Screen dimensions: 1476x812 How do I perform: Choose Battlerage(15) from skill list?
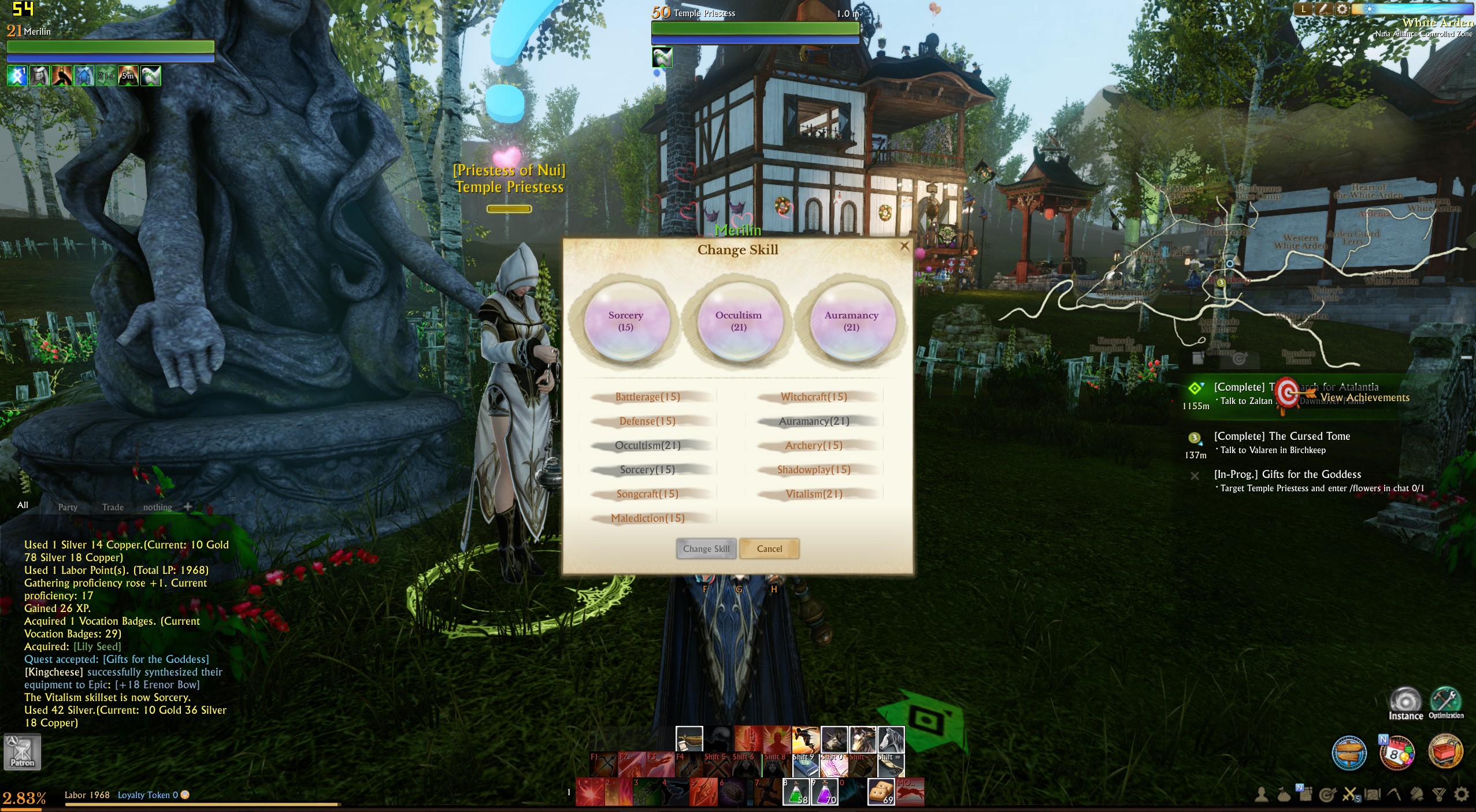point(647,397)
